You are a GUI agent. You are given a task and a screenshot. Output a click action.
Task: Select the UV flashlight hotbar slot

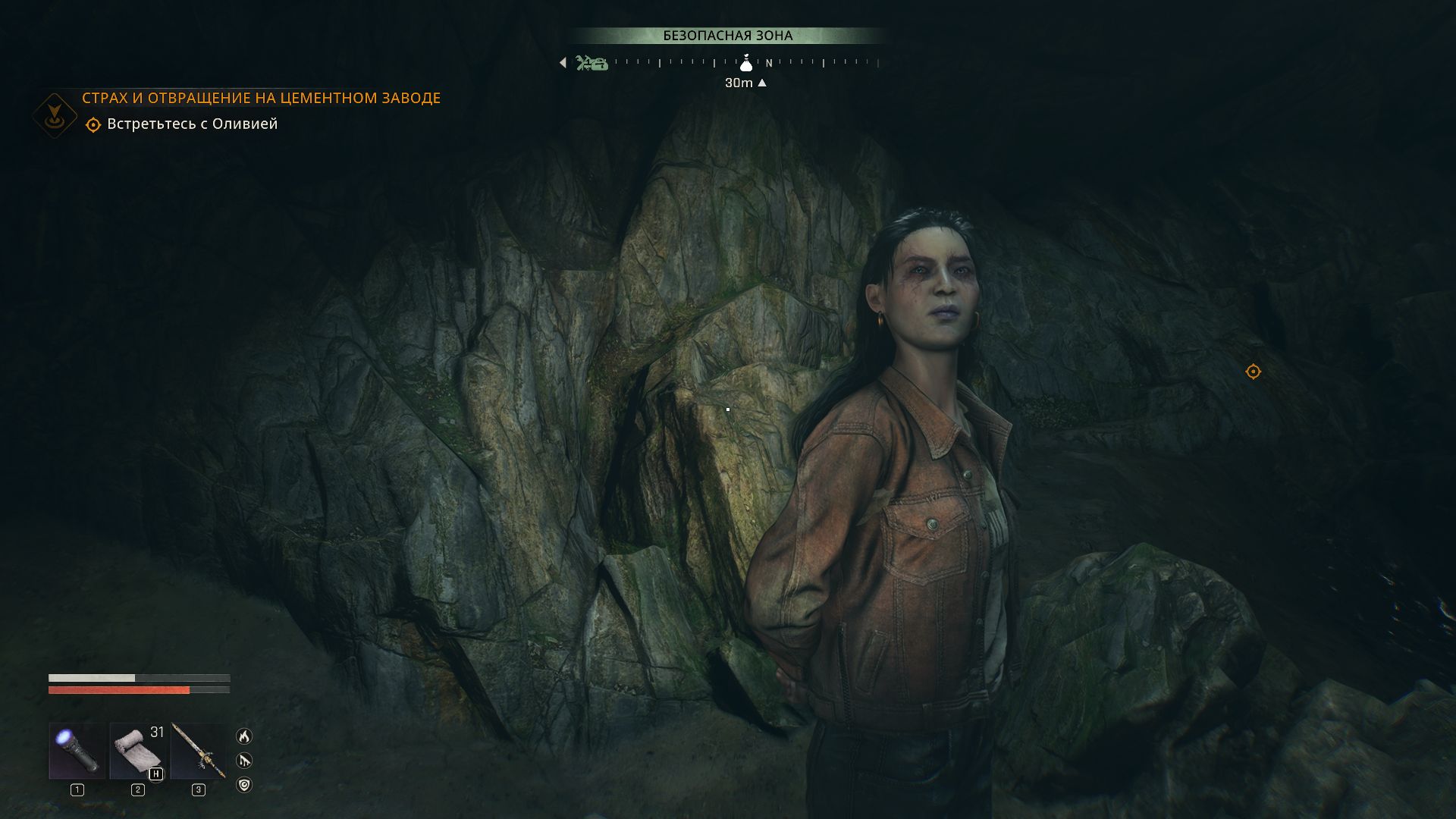(77, 751)
